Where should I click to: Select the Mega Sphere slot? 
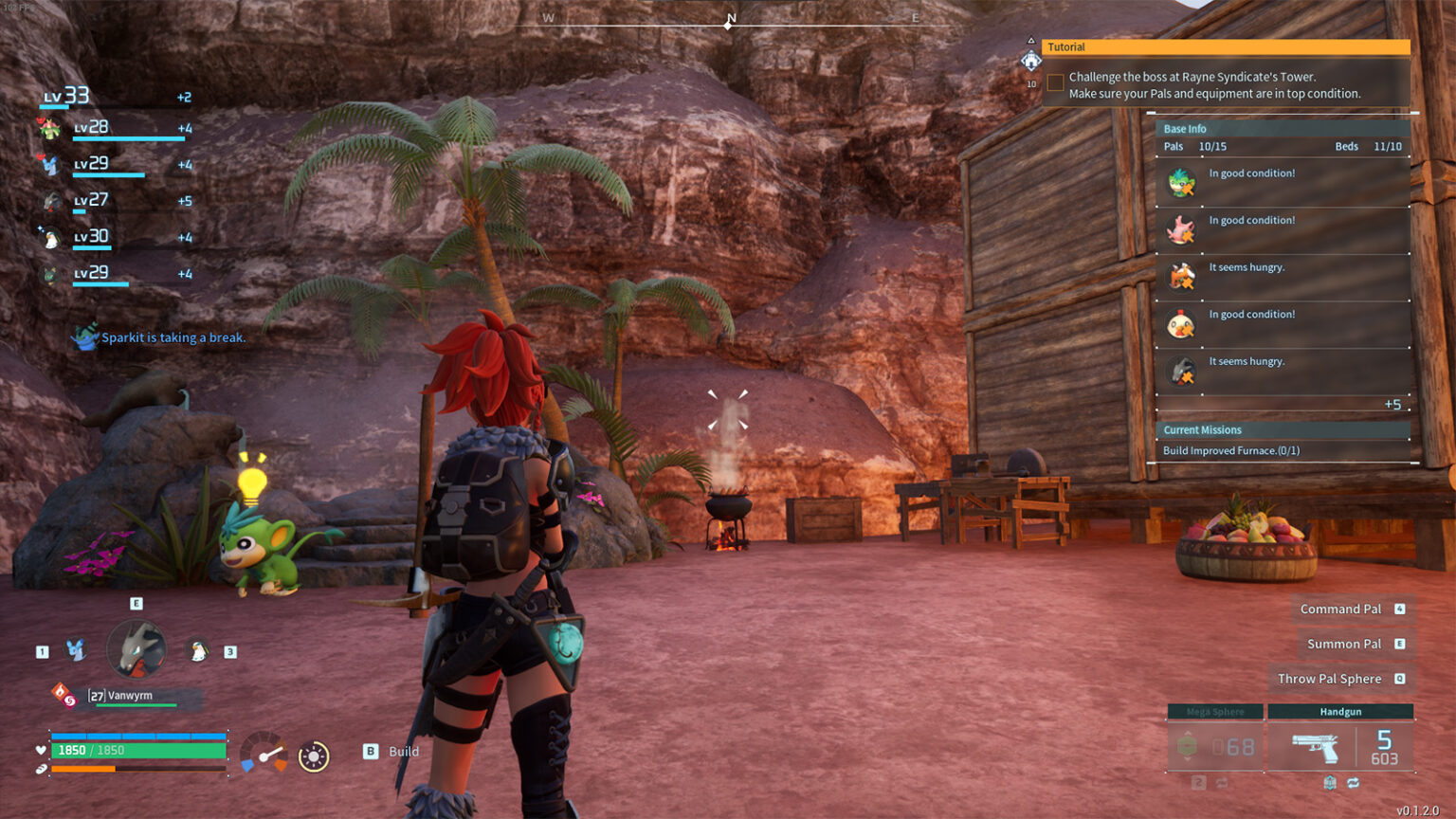(x=1215, y=740)
